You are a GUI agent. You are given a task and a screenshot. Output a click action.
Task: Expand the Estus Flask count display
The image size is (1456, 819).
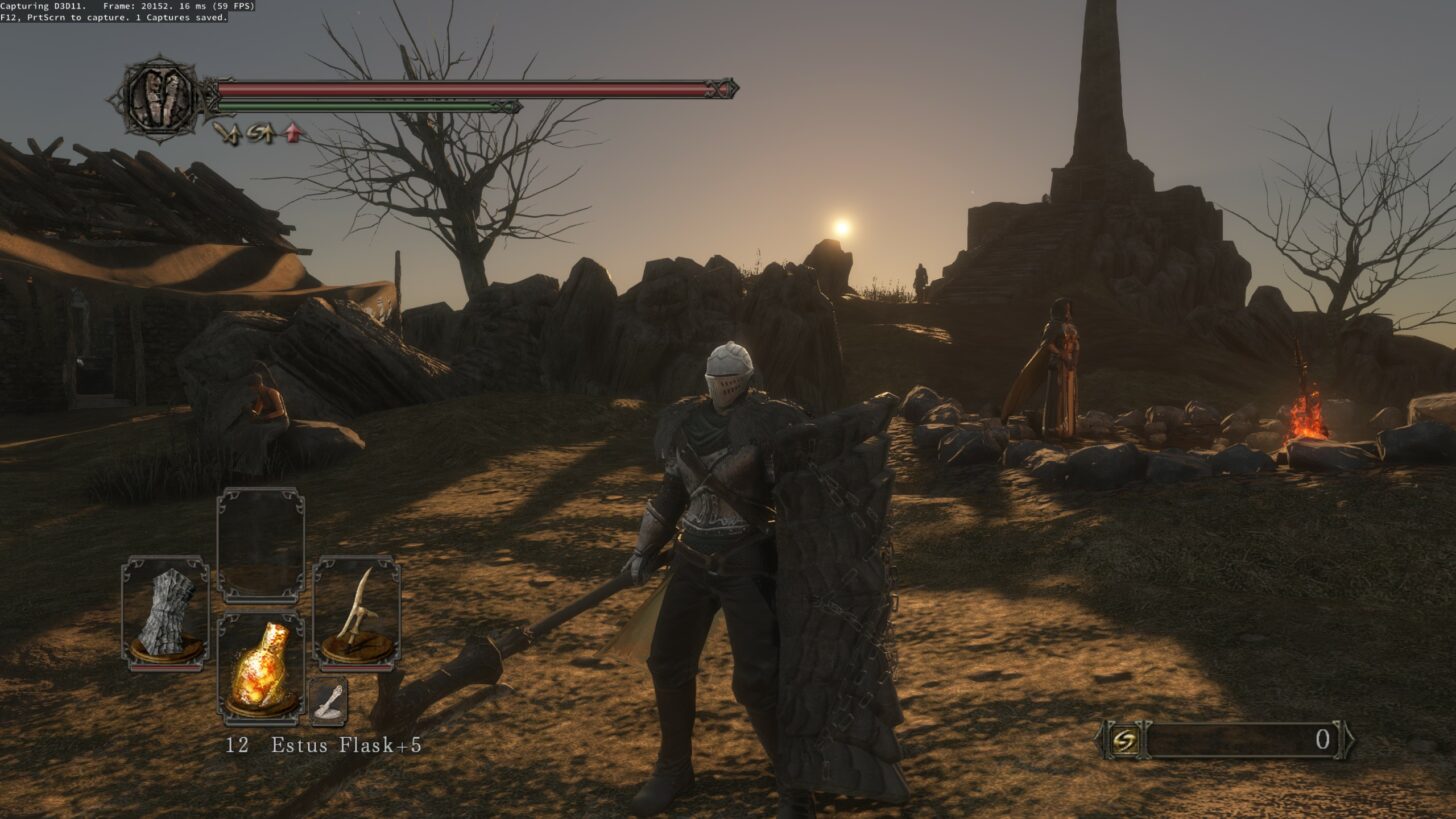[236, 744]
